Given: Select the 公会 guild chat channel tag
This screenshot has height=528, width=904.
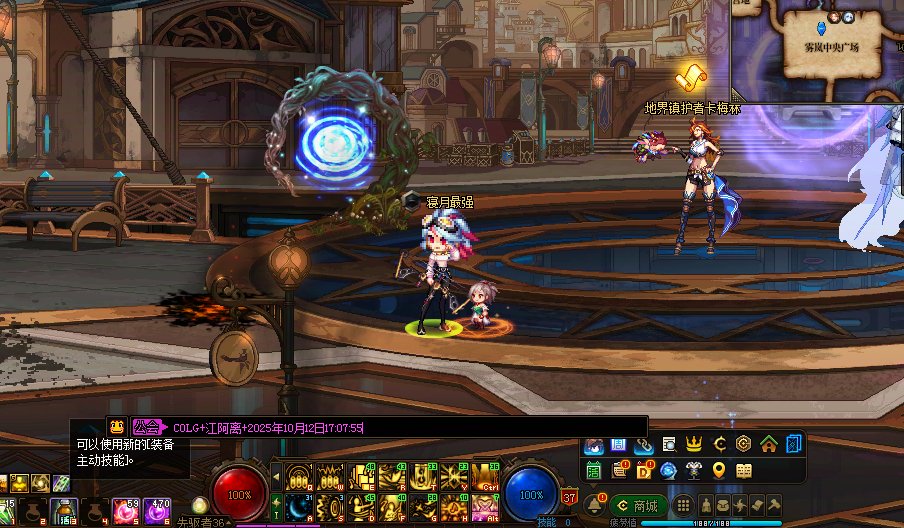Looking at the screenshot, I should pos(146,427).
